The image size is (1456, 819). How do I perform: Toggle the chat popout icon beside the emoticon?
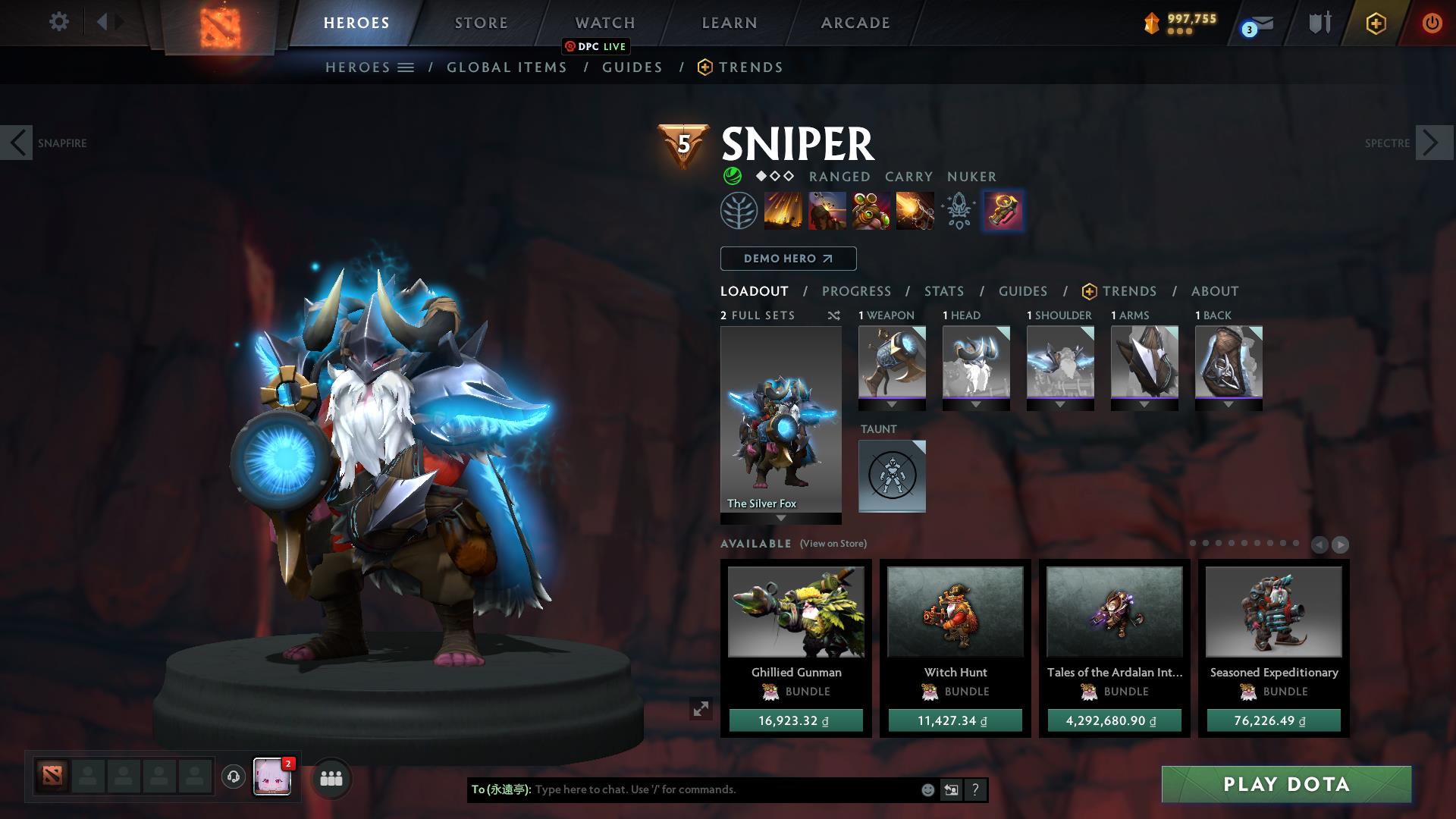click(951, 789)
